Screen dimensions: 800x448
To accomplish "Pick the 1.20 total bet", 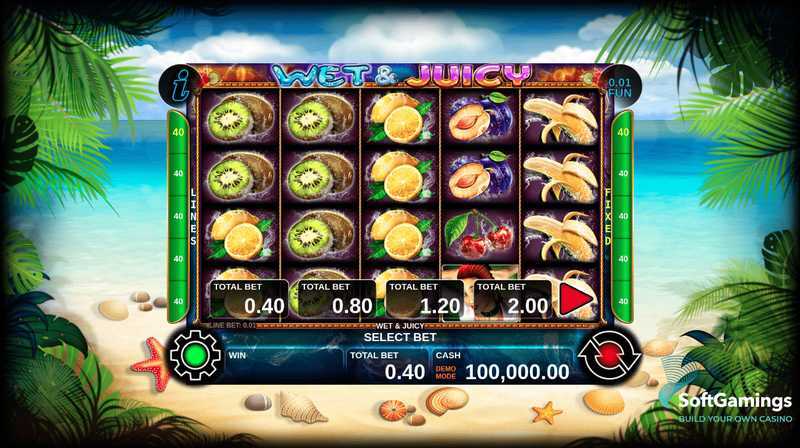I will [x=425, y=299].
